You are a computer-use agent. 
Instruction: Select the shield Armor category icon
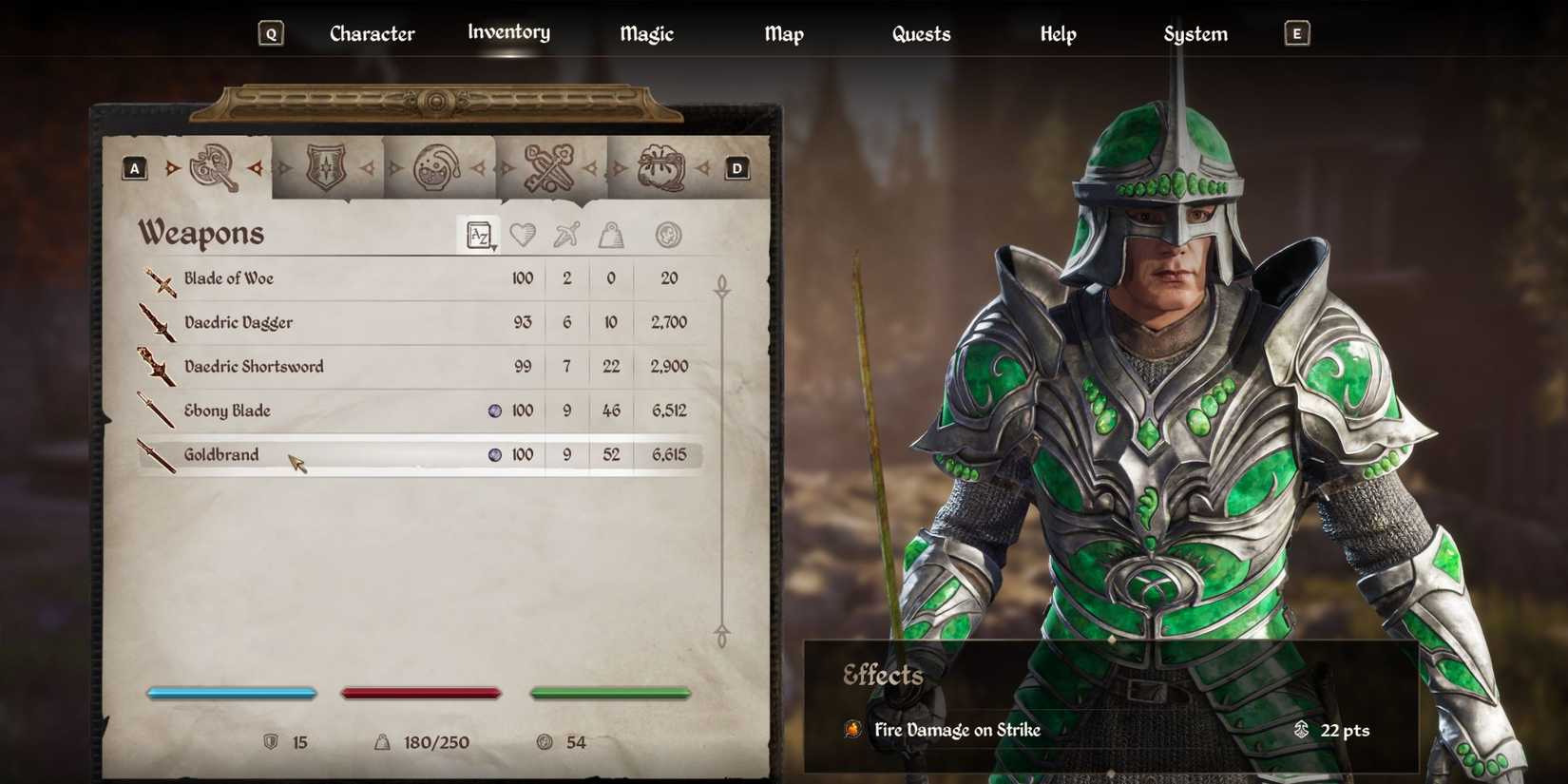tap(326, 167)
